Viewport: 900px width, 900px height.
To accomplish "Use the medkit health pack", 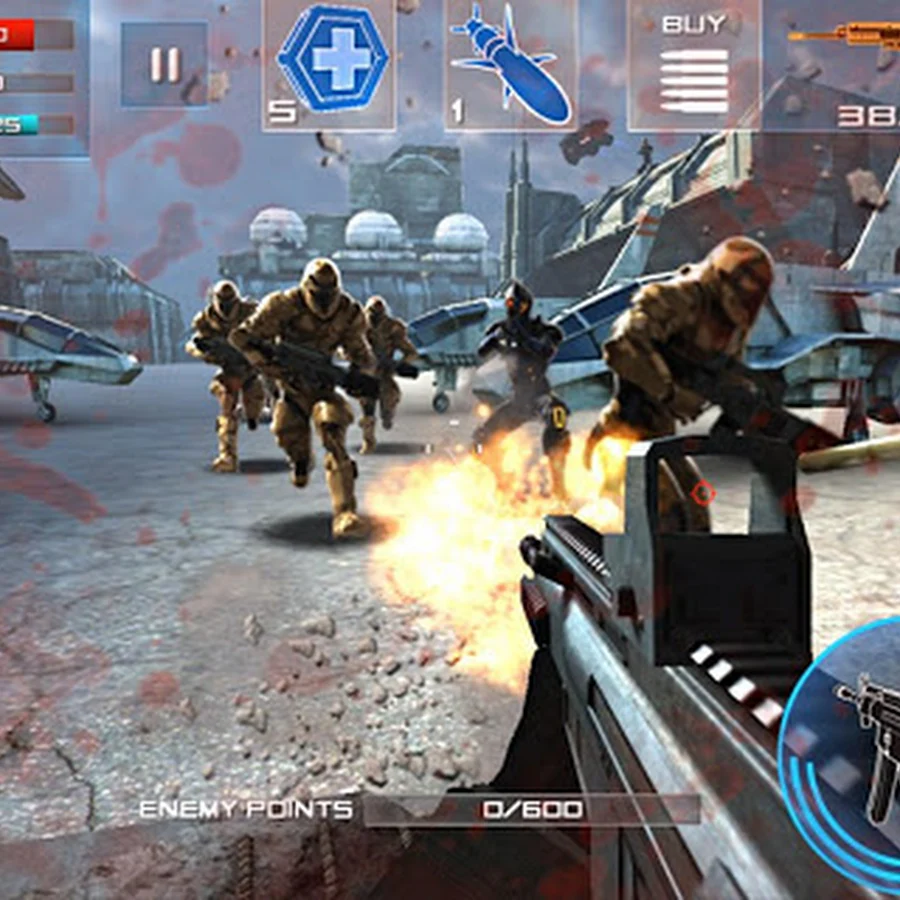I will 330,62.
